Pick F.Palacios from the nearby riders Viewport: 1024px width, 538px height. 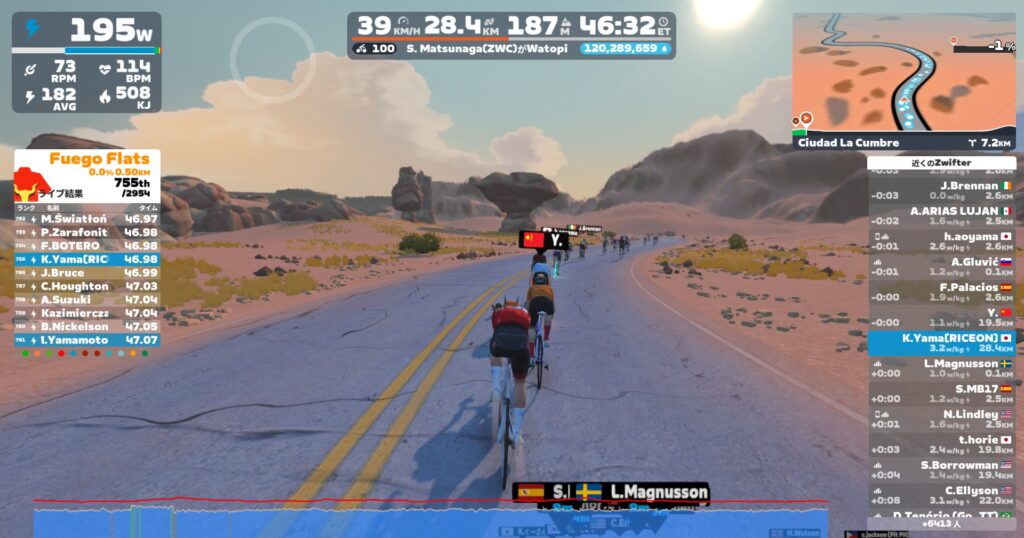941,292
